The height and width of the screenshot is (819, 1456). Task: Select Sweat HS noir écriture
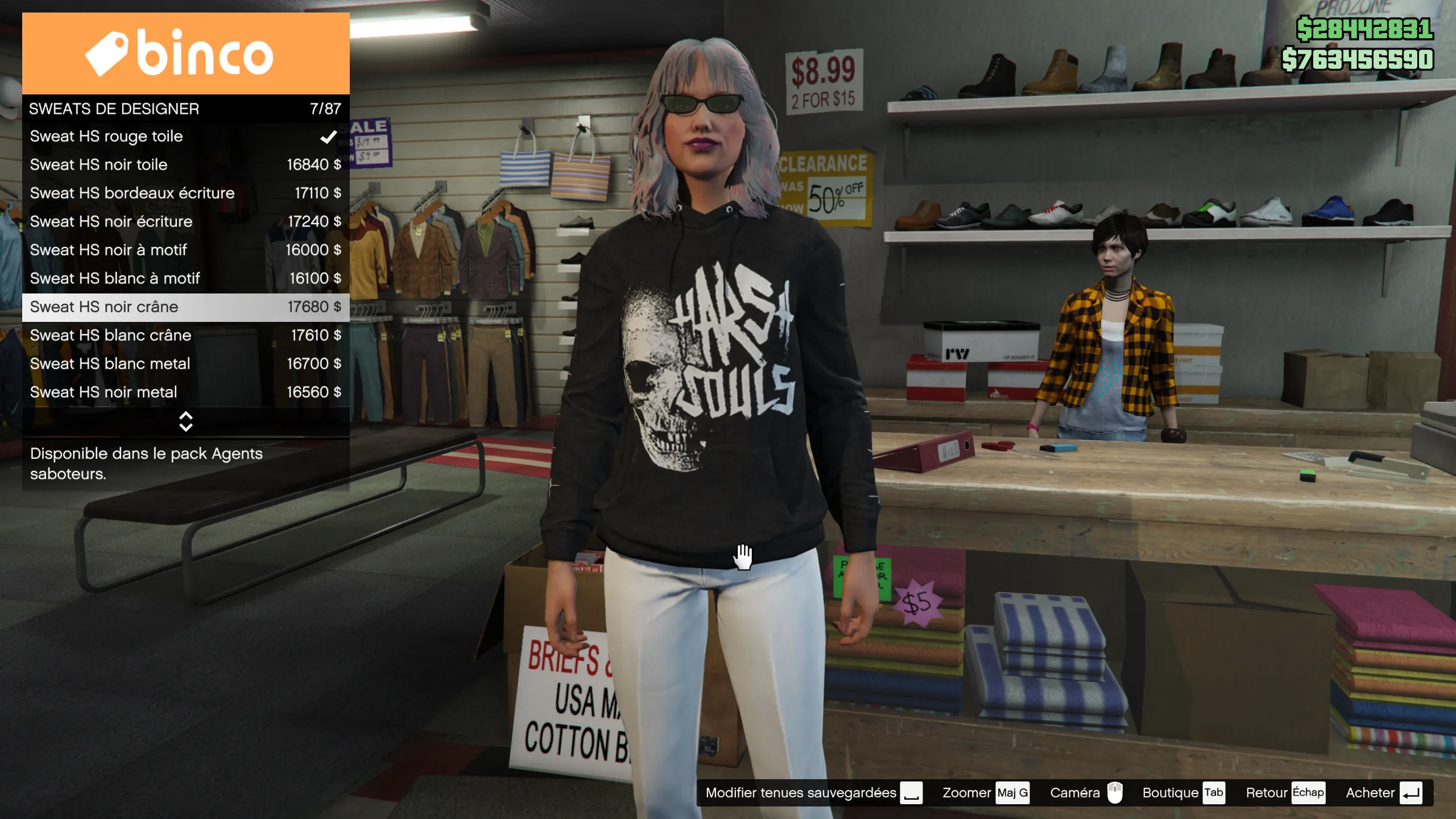[x=185, y=222]
